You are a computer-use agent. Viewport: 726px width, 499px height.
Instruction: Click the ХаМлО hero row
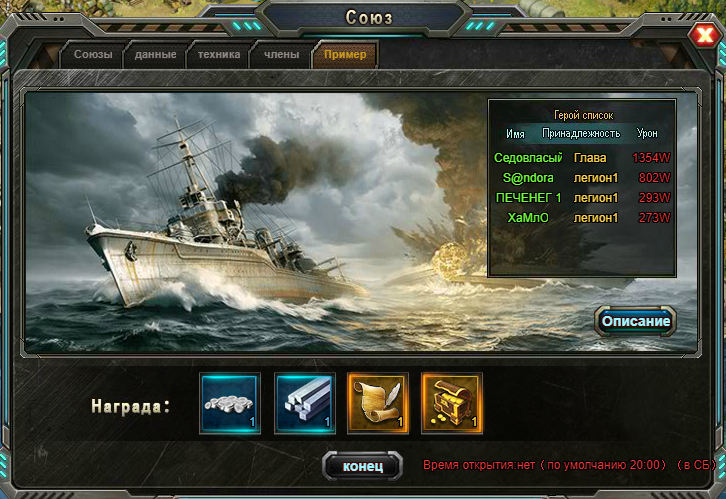[x=581, y=217]
